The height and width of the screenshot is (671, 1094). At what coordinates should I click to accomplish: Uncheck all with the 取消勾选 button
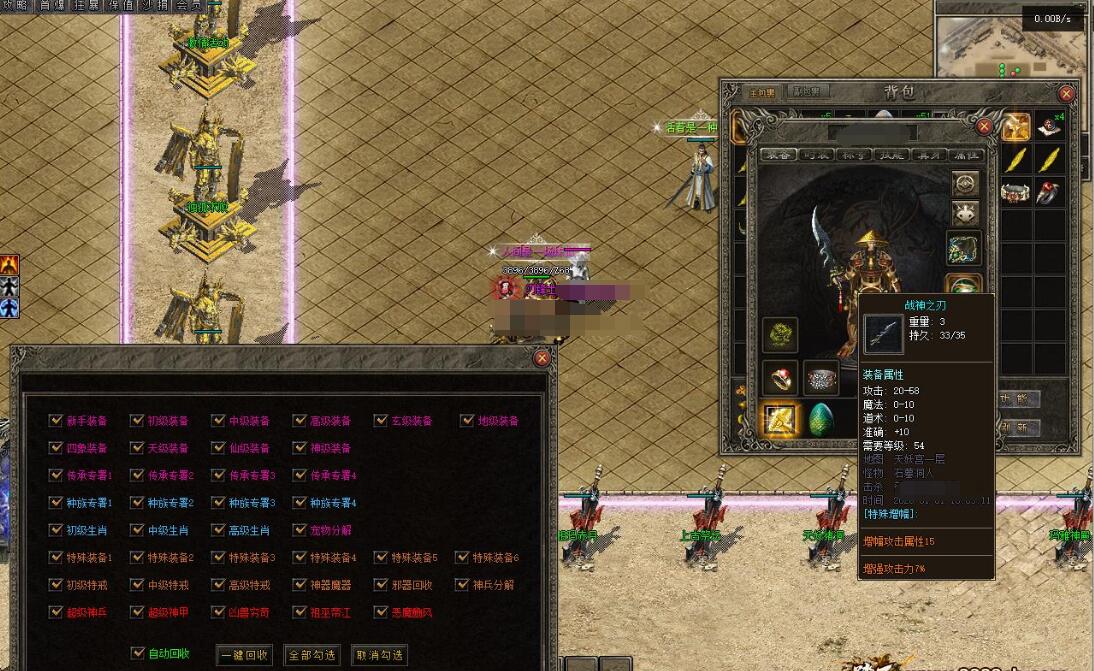pyautogui.click(x=380, y=656)
